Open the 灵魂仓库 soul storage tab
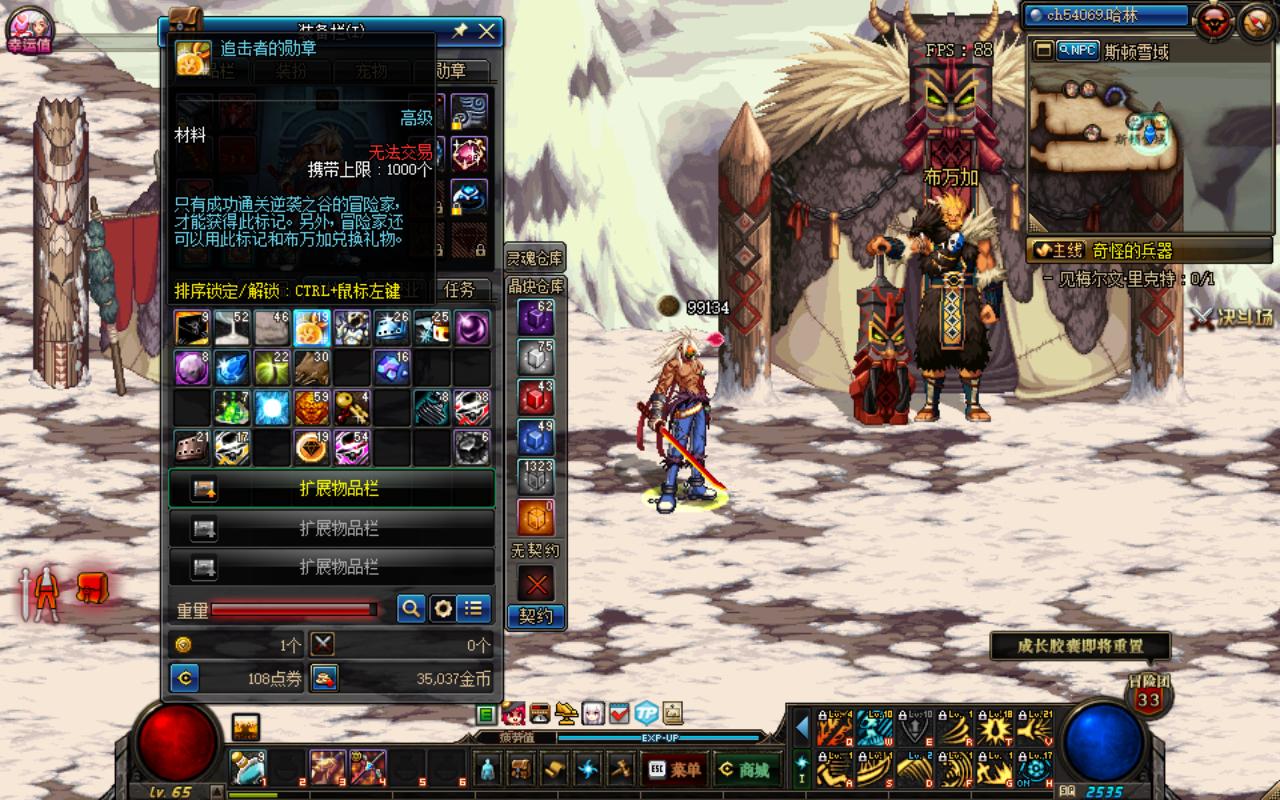This screenshot has height=800, width=1280. 535,258
